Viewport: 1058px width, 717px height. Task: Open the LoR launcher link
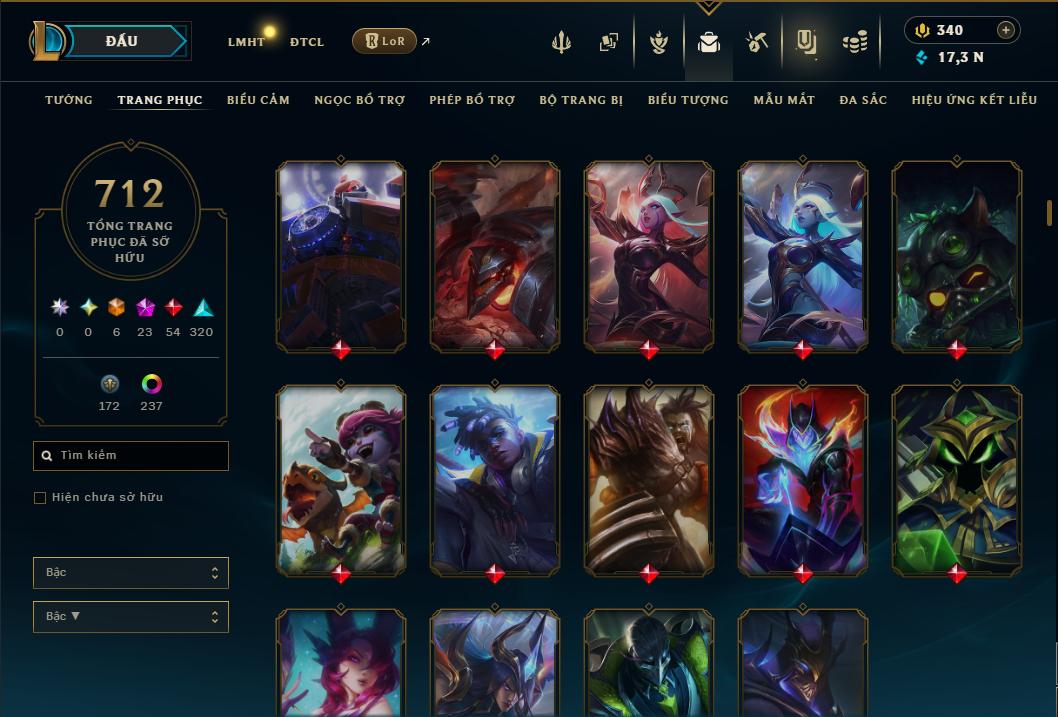pos(384,41)
